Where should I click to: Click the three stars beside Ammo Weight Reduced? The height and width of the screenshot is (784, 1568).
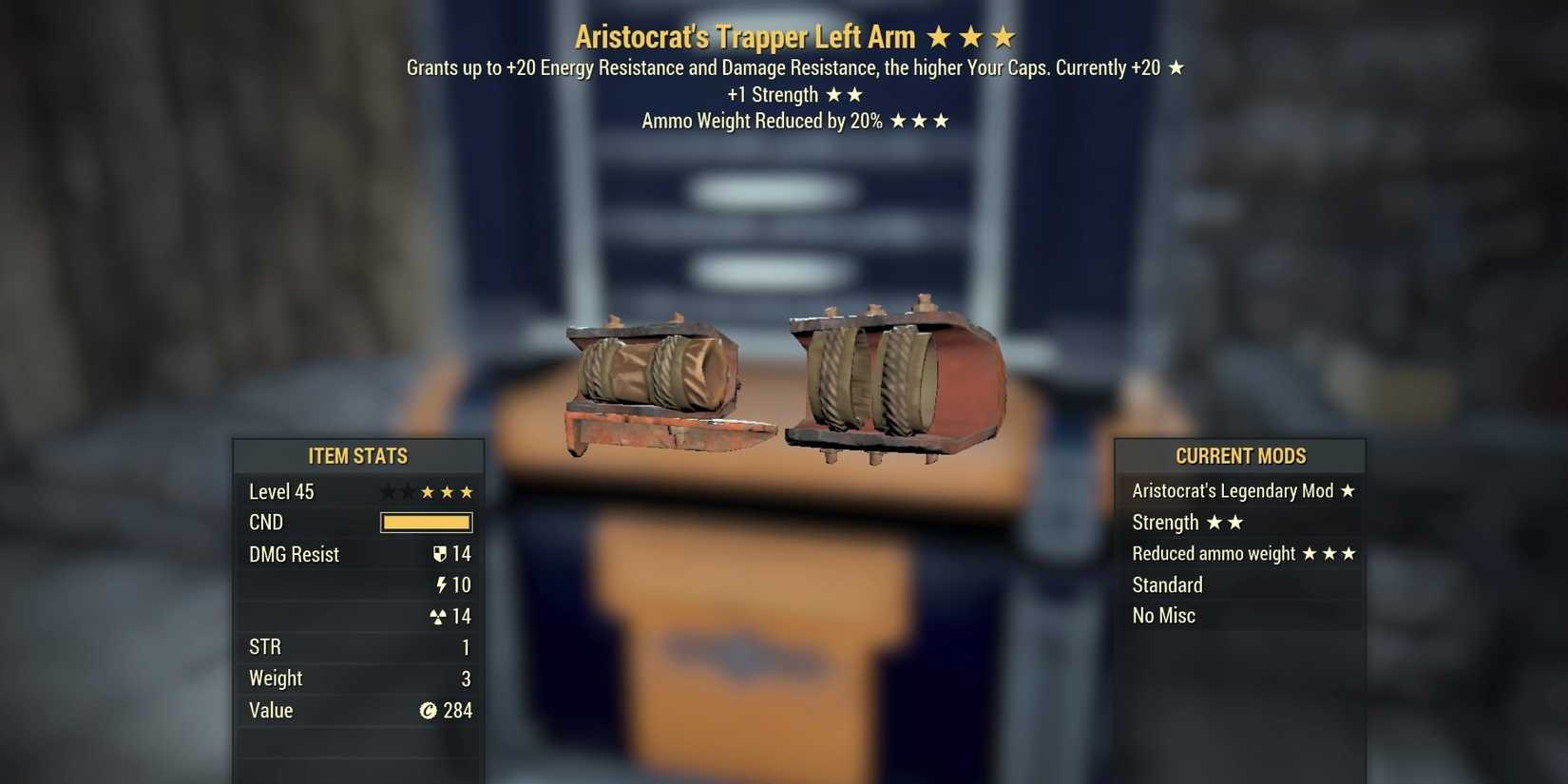[920, 121]
